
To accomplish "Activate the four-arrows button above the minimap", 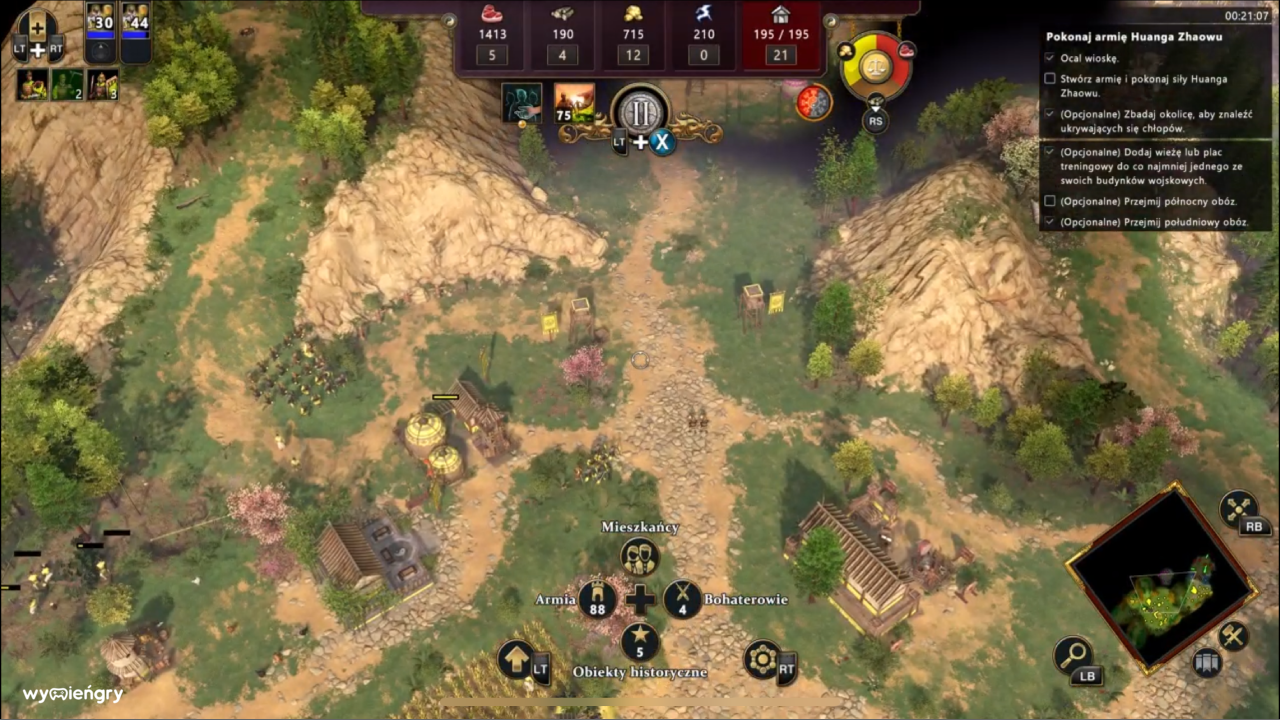I will (x=1239, y=508).
